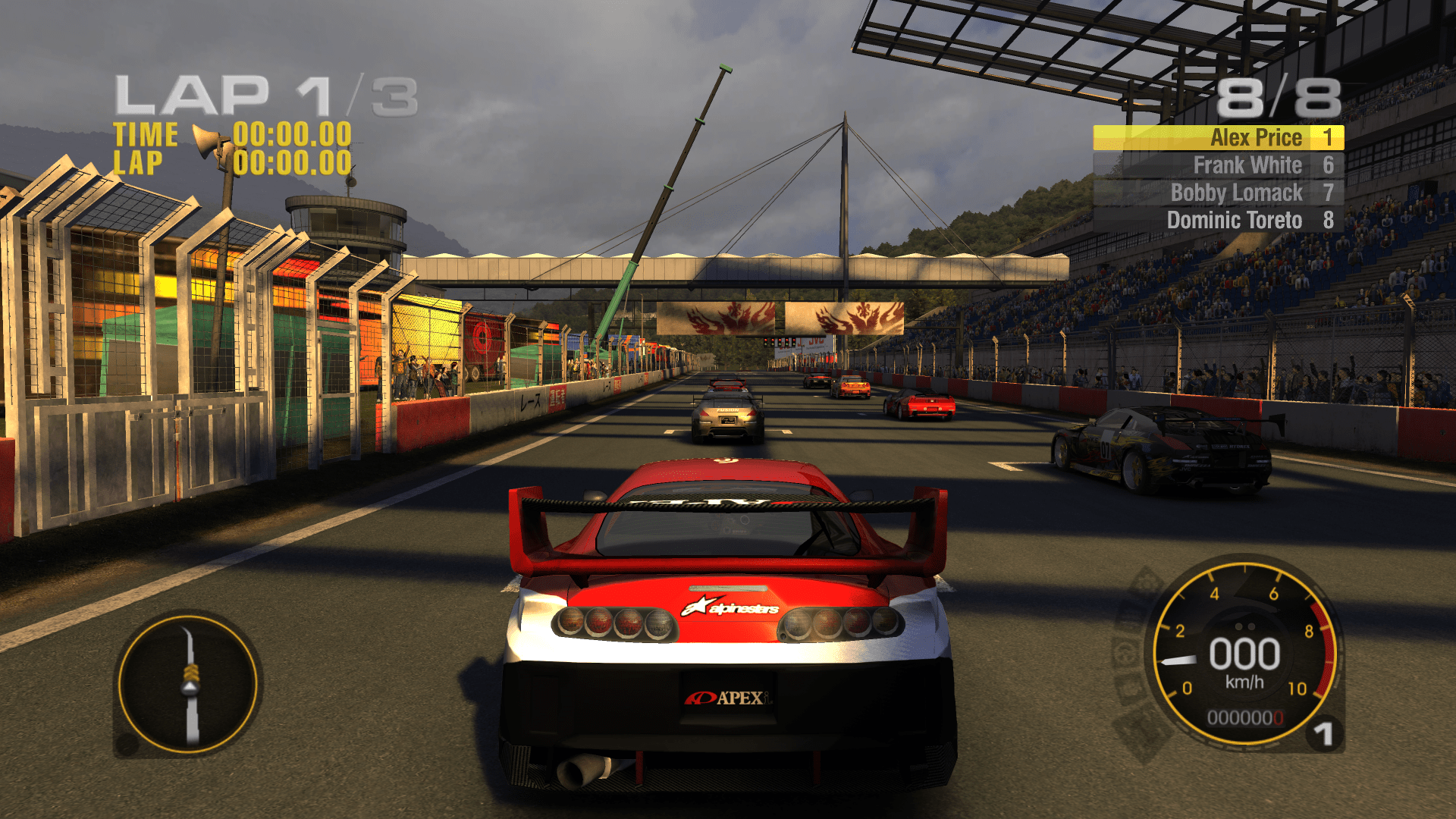The height and width of the screenshot is (819, 1456).
Task: Select Bobby Lomack in the standings
Action: (x=1218, y=193)
